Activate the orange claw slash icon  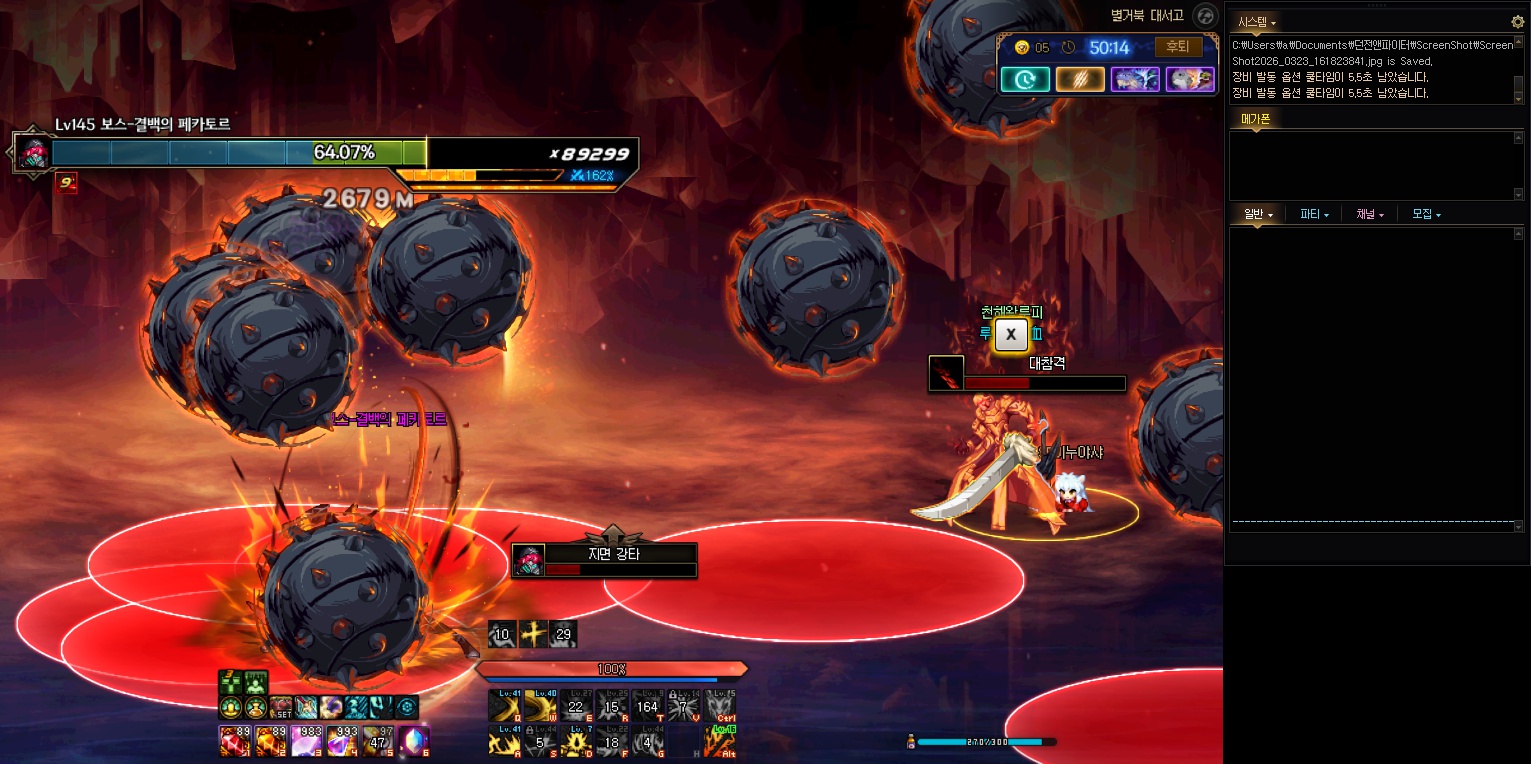(1080, 79)
